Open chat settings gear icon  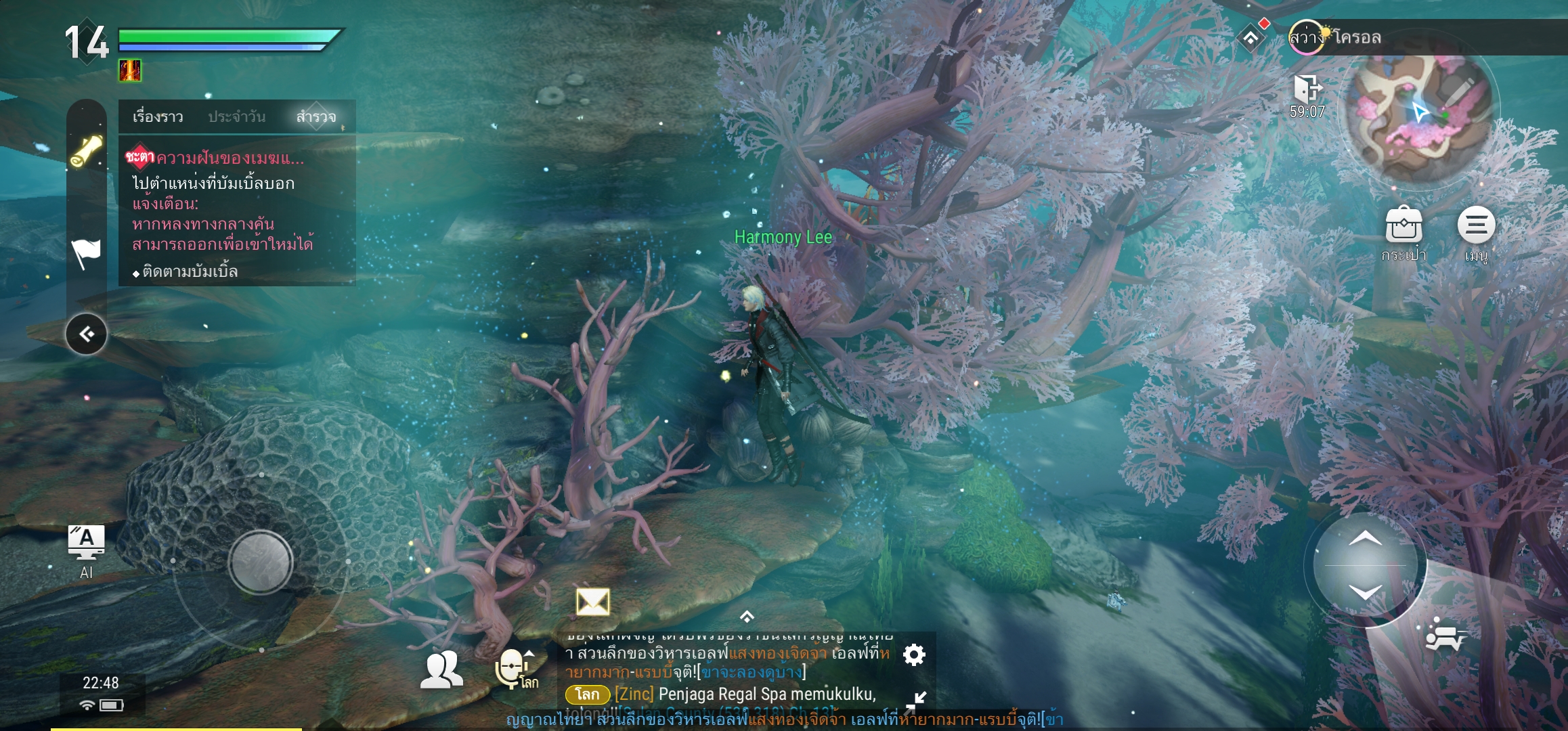914,655
